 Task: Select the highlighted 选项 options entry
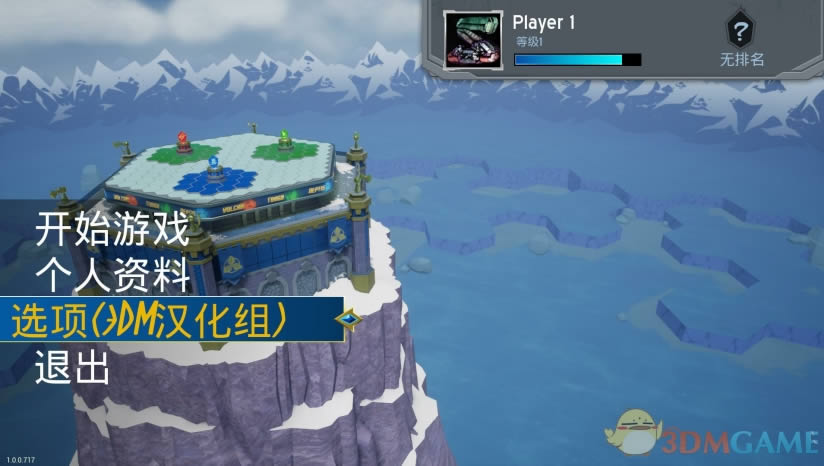(150, 321)
